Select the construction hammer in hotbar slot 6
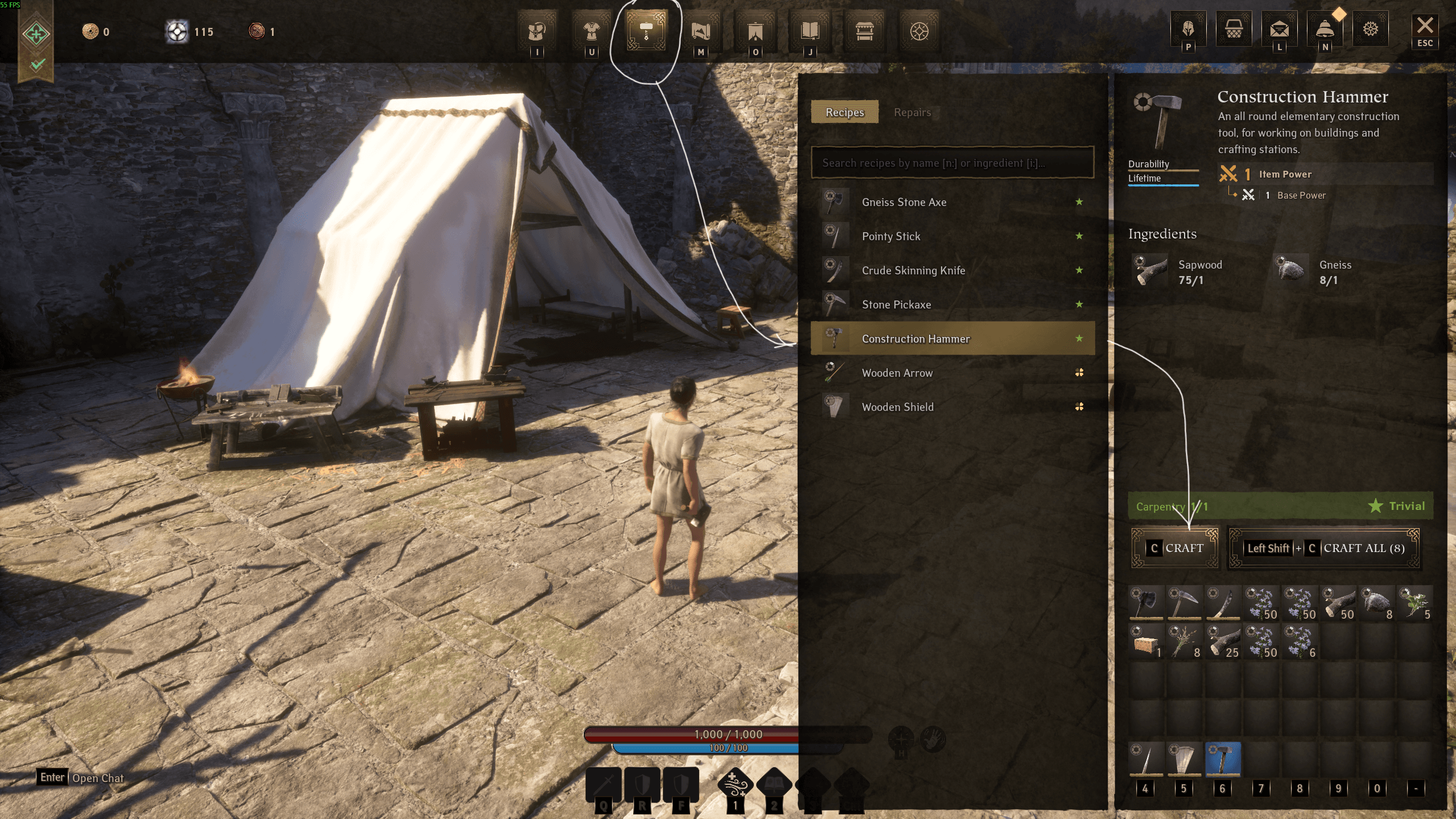1456x819 pixels. [1223, 759]
